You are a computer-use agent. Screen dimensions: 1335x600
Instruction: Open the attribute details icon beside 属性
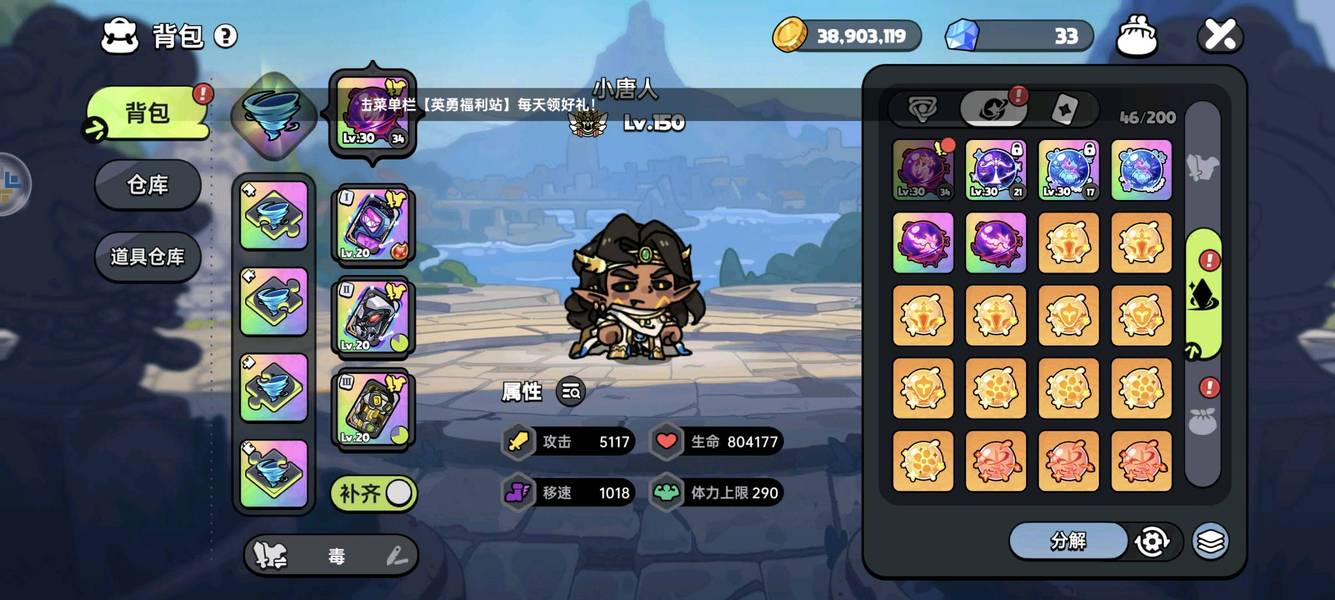pos(571,392)
